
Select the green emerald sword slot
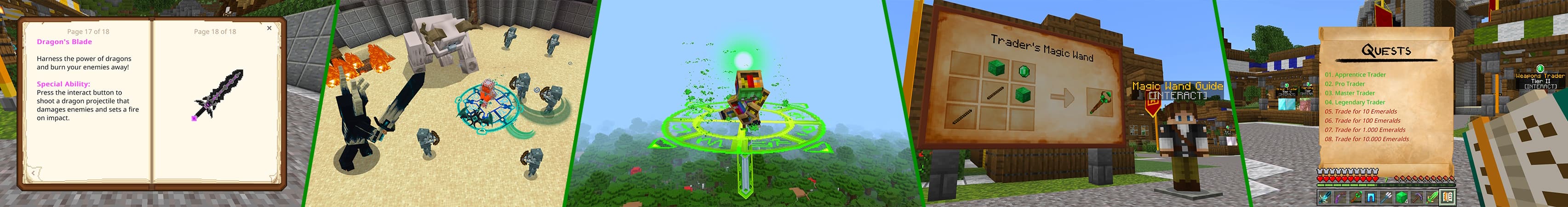[1432, 197]
